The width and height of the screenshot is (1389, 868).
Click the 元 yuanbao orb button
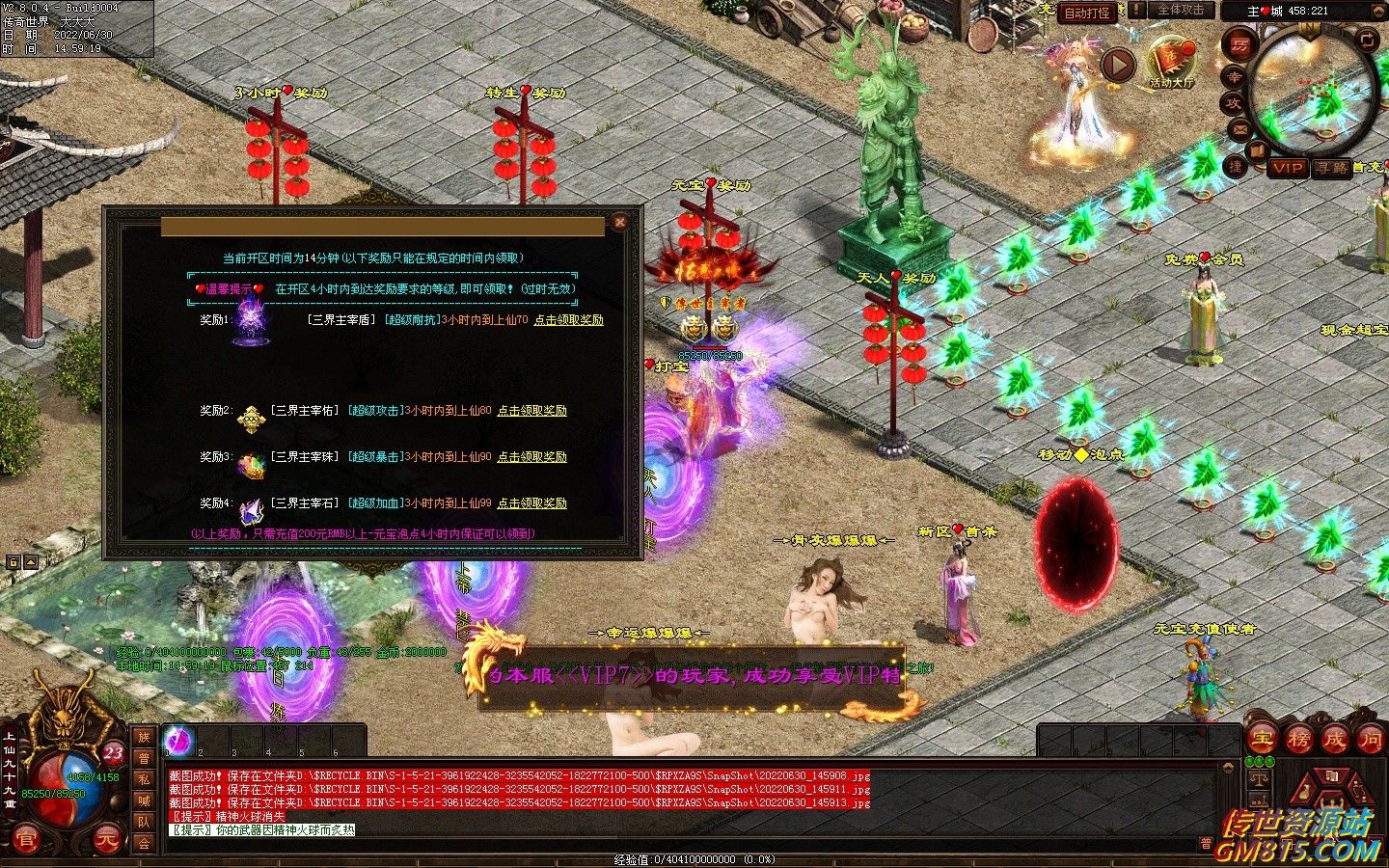click(106, 840)
